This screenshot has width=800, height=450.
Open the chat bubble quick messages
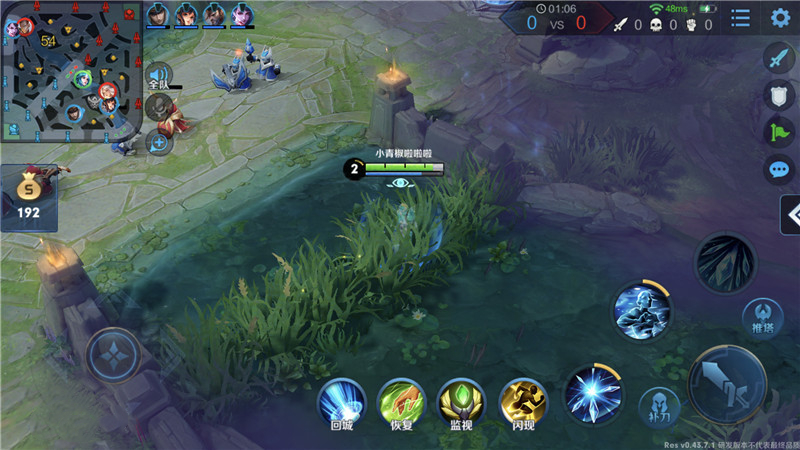[x=779, y=169]
